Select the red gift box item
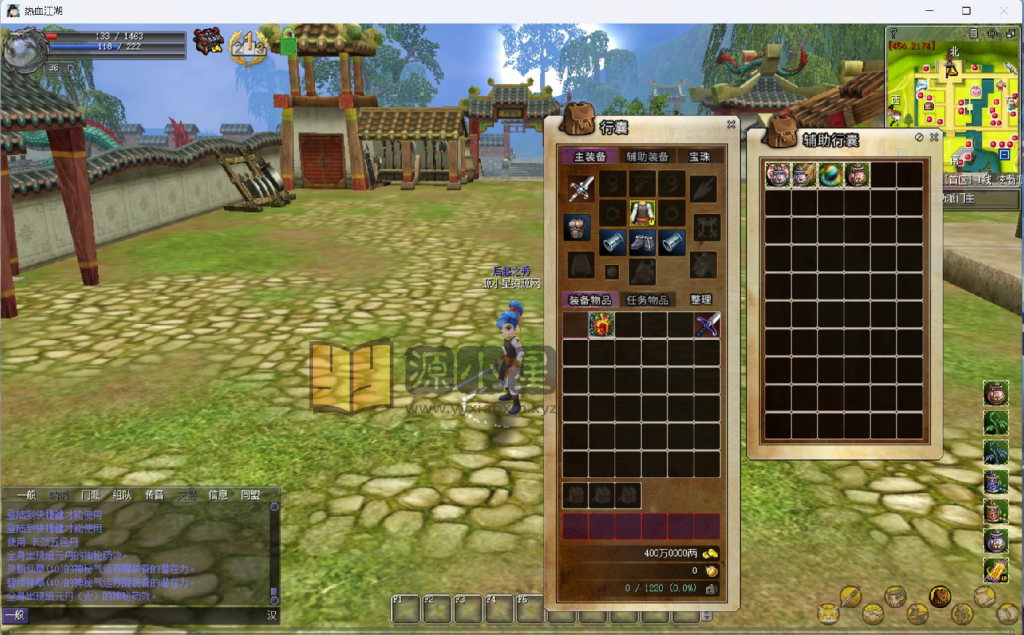The image size is (1024, 635). coord(601,325)
